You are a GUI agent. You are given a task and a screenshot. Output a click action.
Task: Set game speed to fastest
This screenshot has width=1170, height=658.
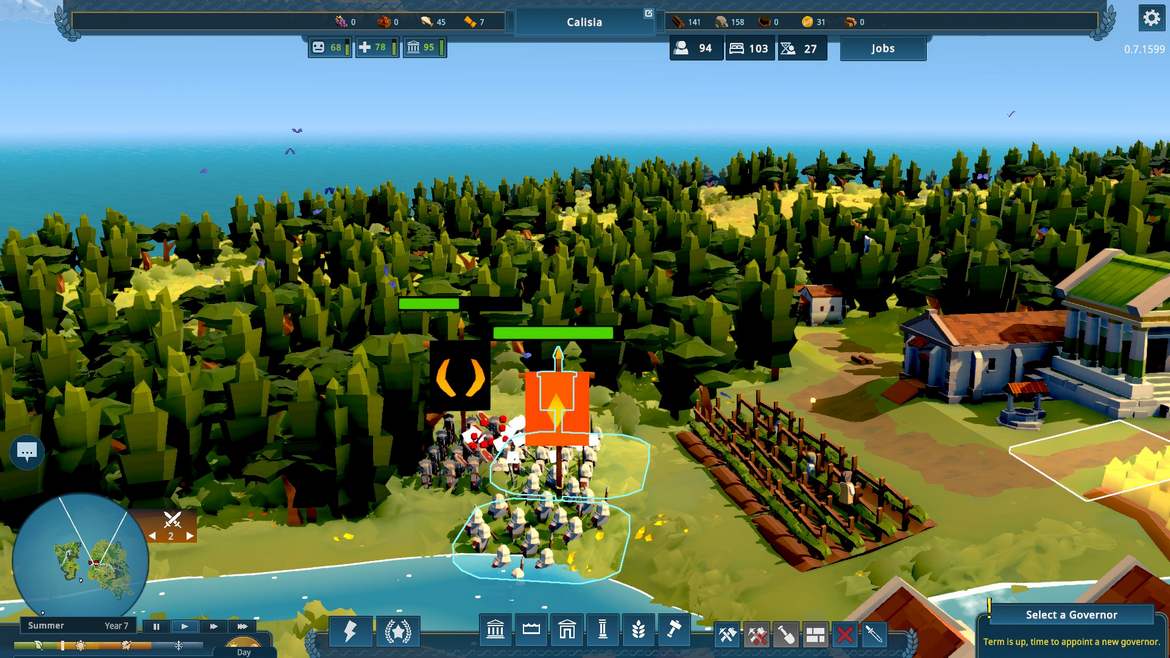pos(242,627)
